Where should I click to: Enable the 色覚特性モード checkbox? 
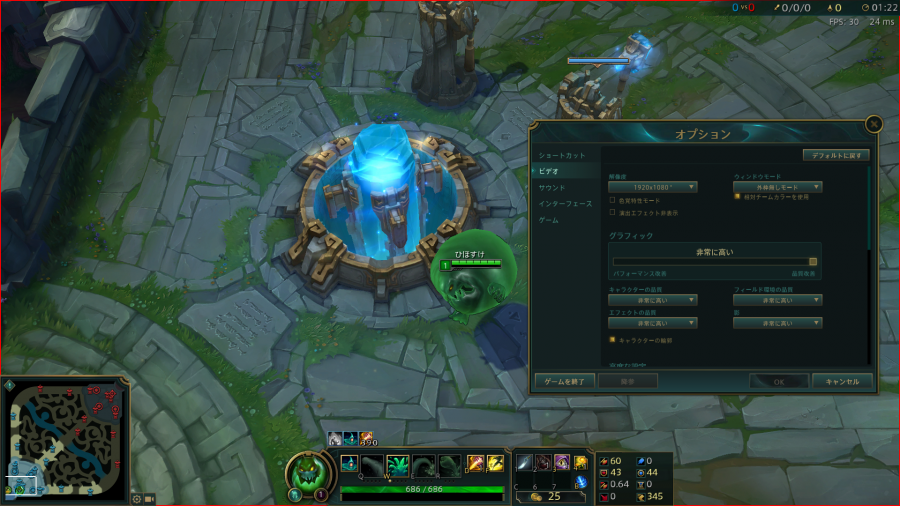click(612, 200)
